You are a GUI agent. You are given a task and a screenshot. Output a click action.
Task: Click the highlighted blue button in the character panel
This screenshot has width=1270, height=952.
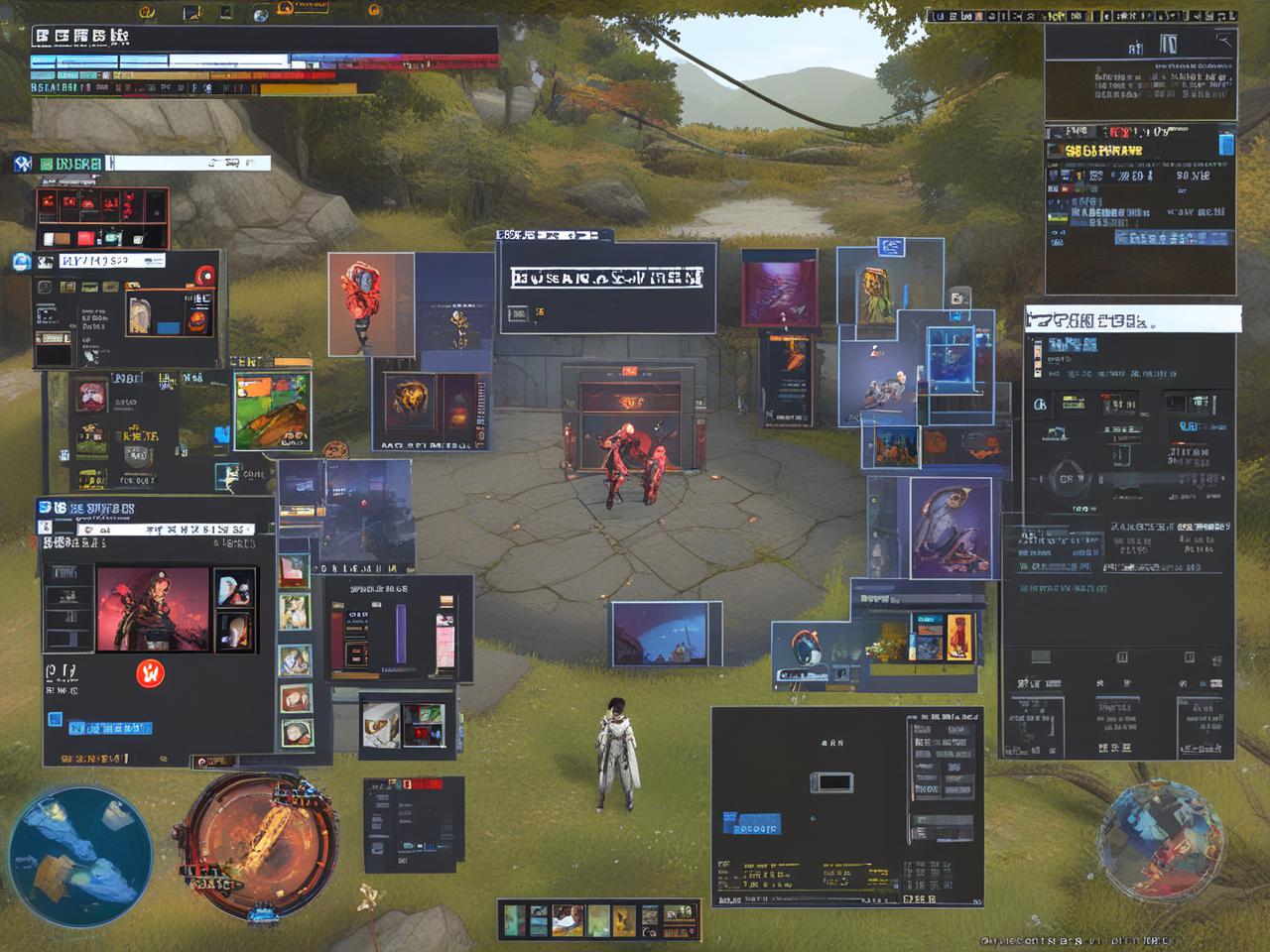109,727
